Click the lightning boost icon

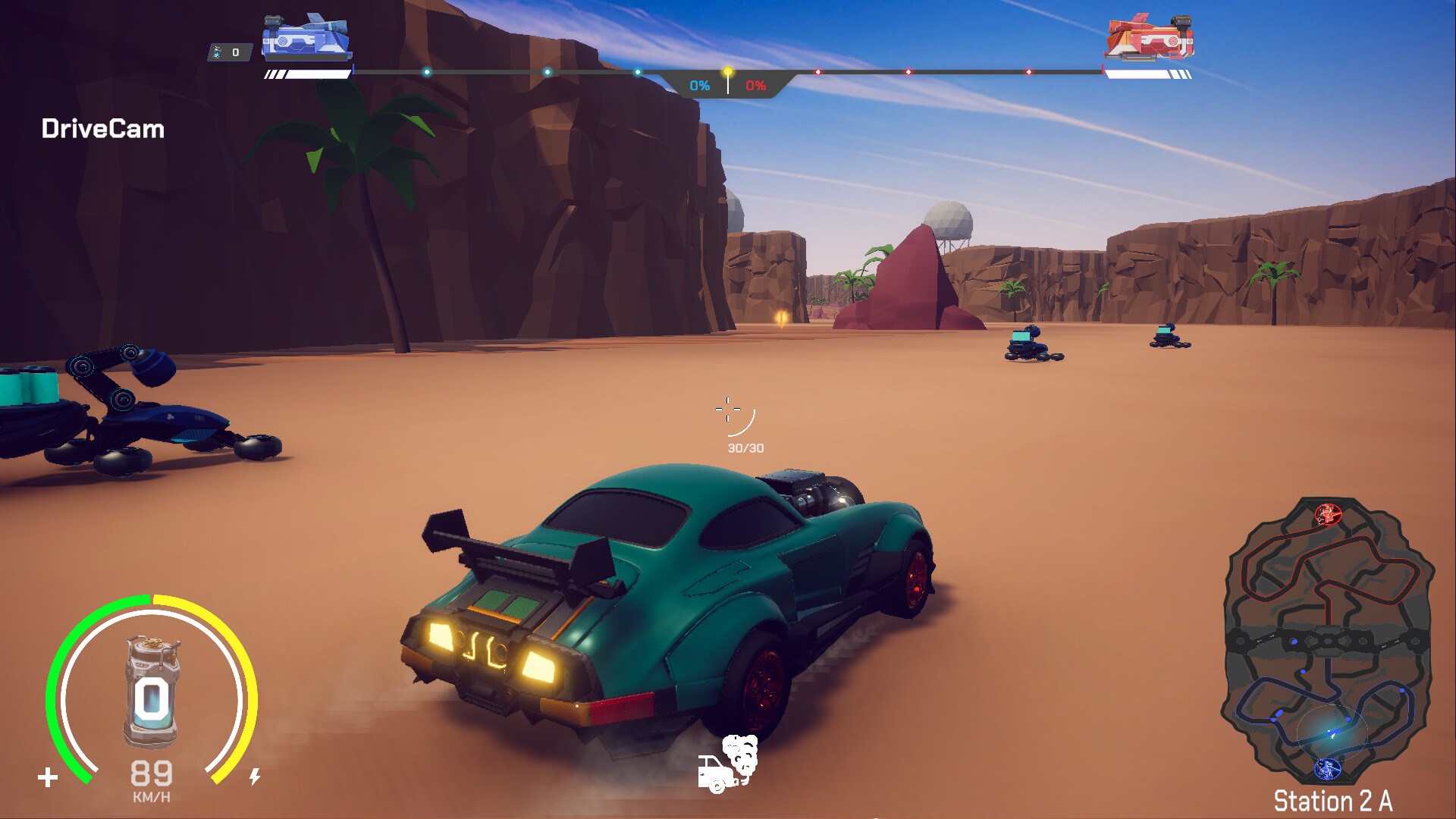pos(256,775)
